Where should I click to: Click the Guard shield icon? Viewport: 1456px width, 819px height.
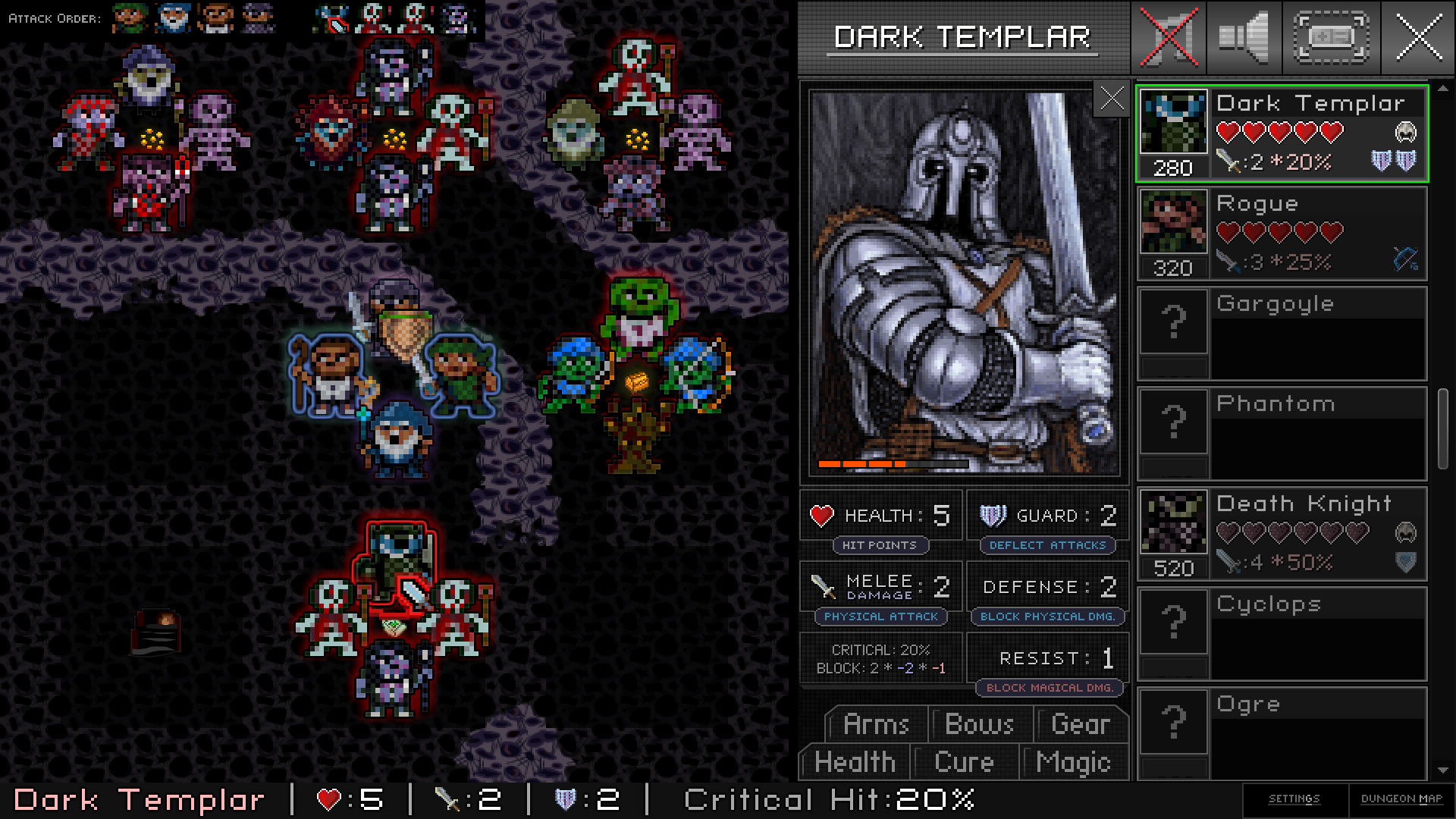pos(994,515)
